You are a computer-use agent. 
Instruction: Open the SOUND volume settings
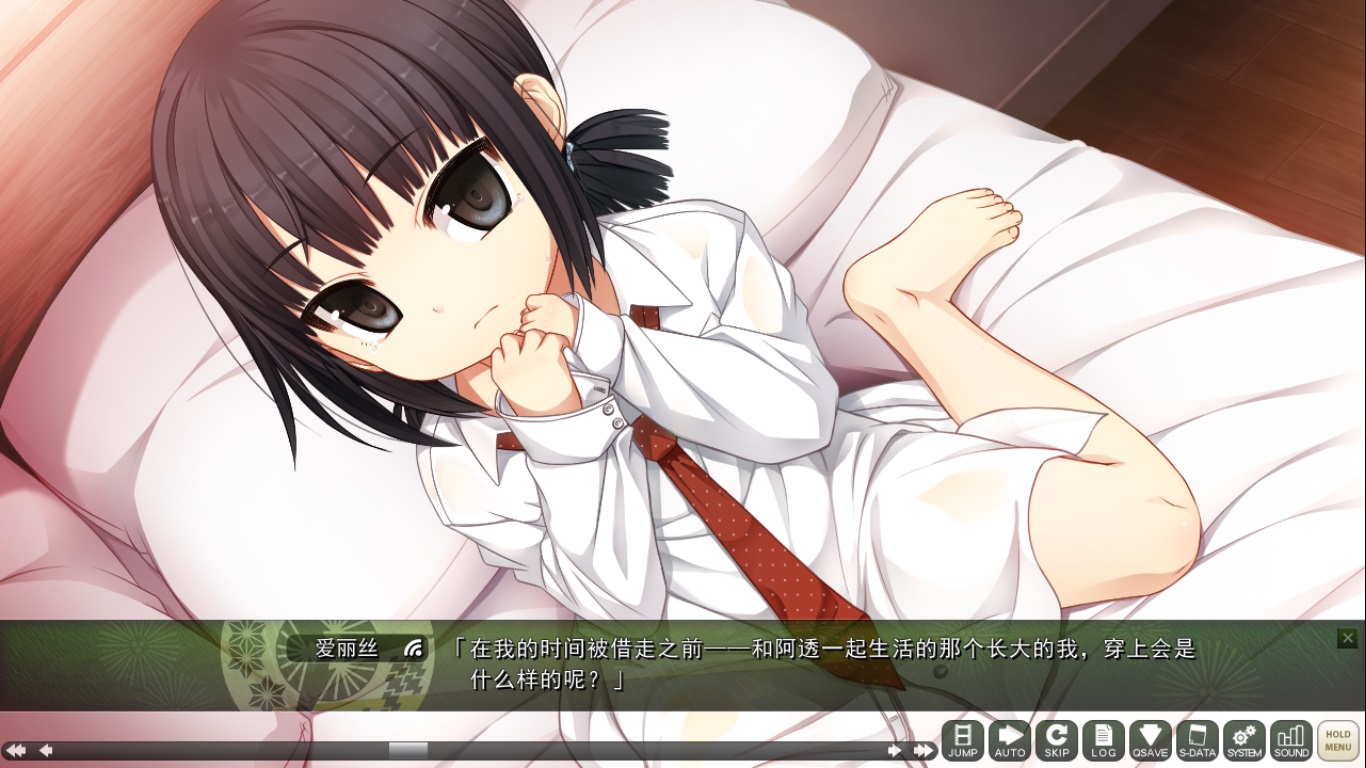(1292, 741)
